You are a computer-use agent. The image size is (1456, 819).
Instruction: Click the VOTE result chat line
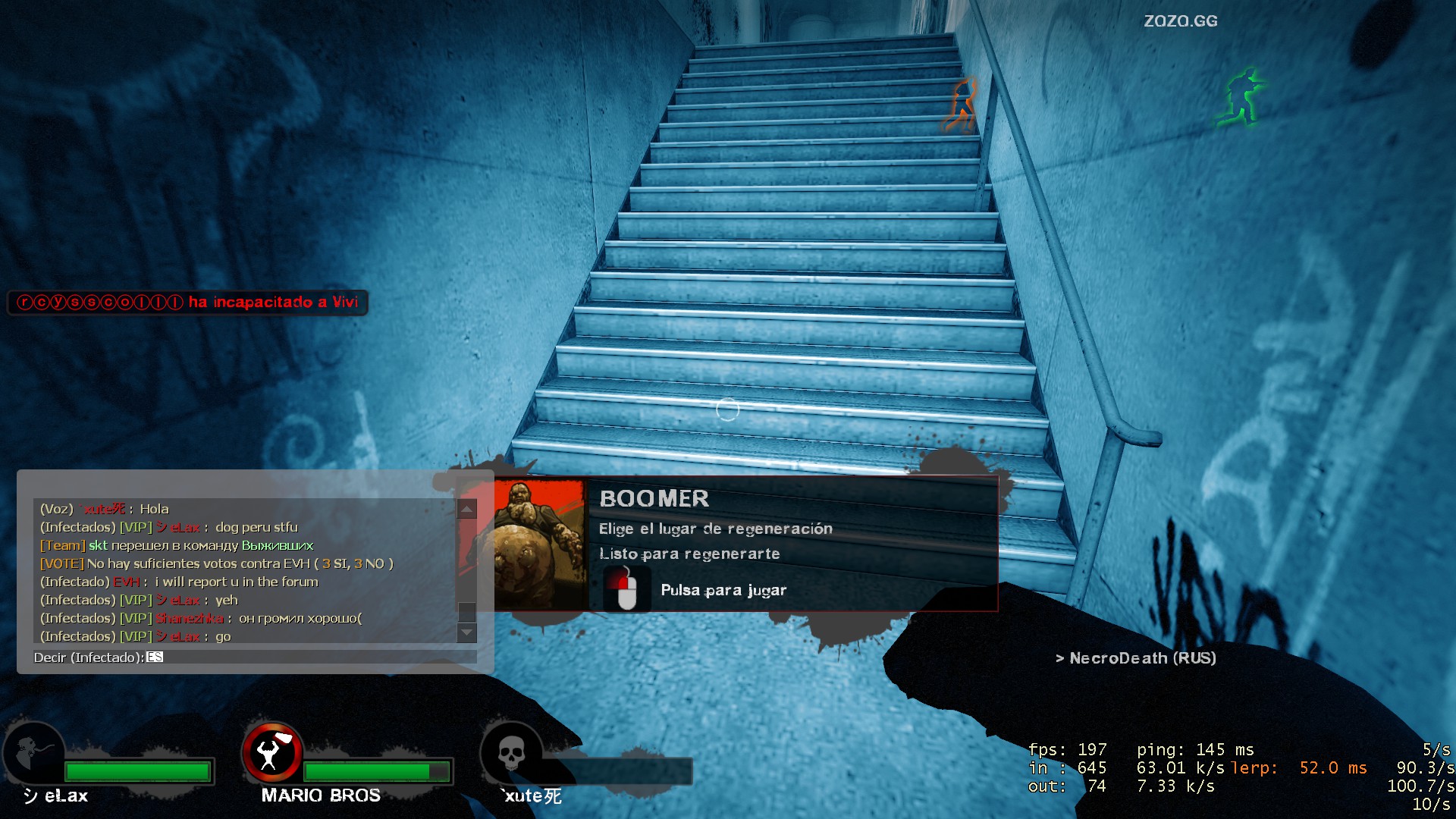point(217,563)
